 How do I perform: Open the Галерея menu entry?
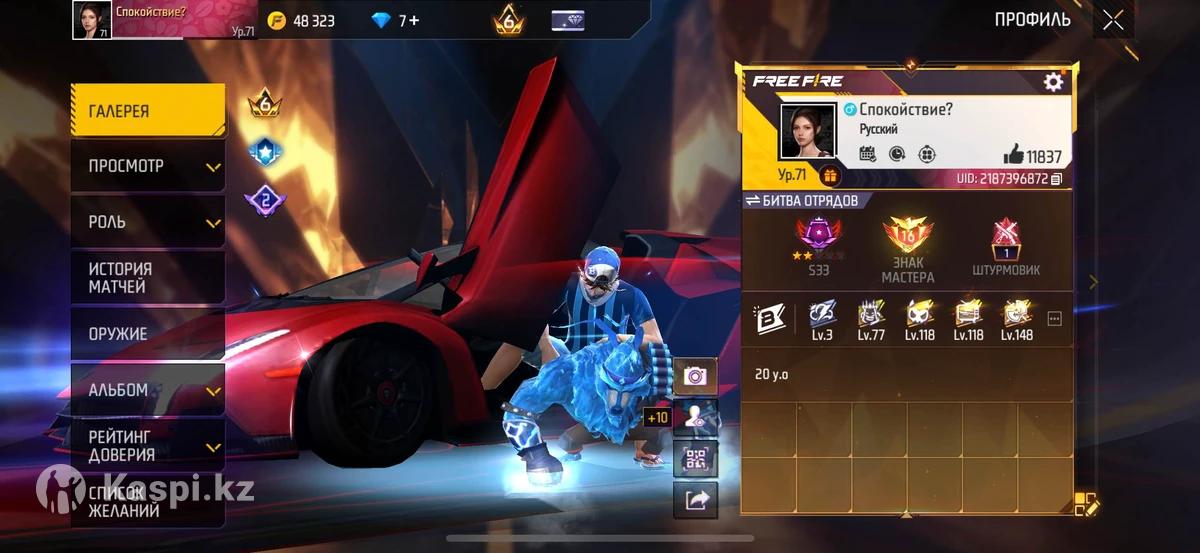point(147,111)
